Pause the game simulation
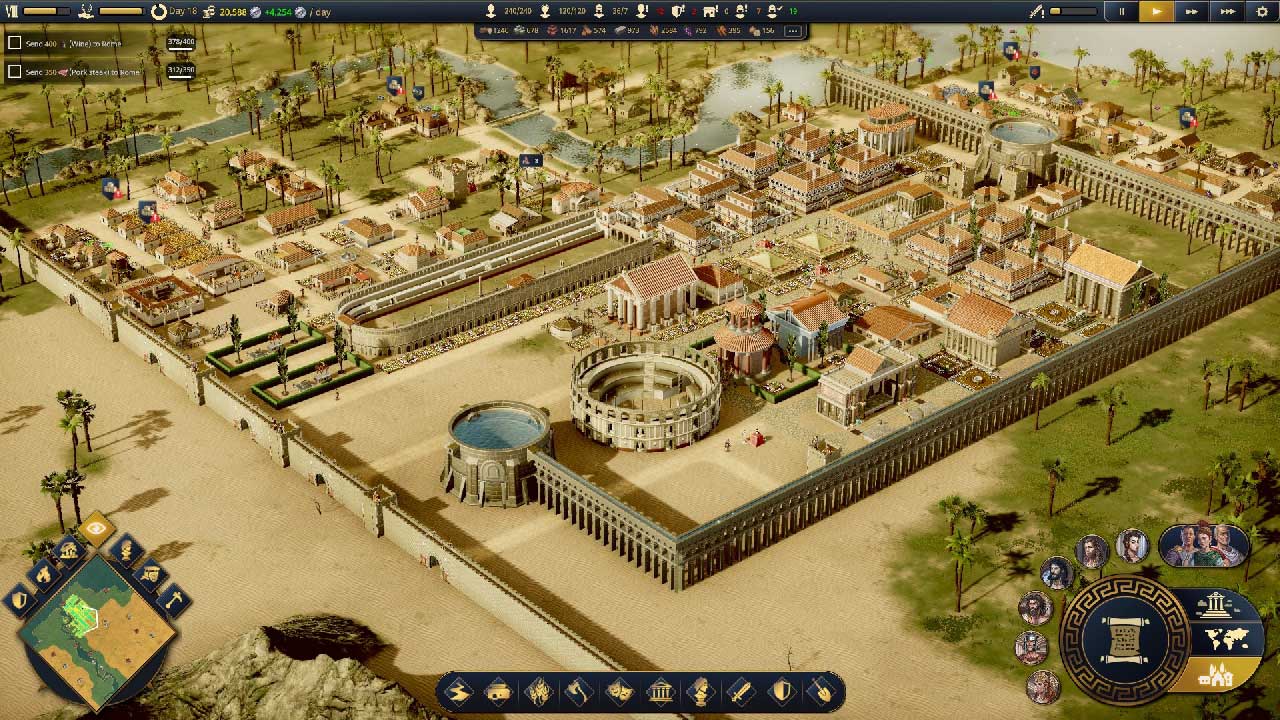Viewport: 1280px width, 720px height. 1121,11
